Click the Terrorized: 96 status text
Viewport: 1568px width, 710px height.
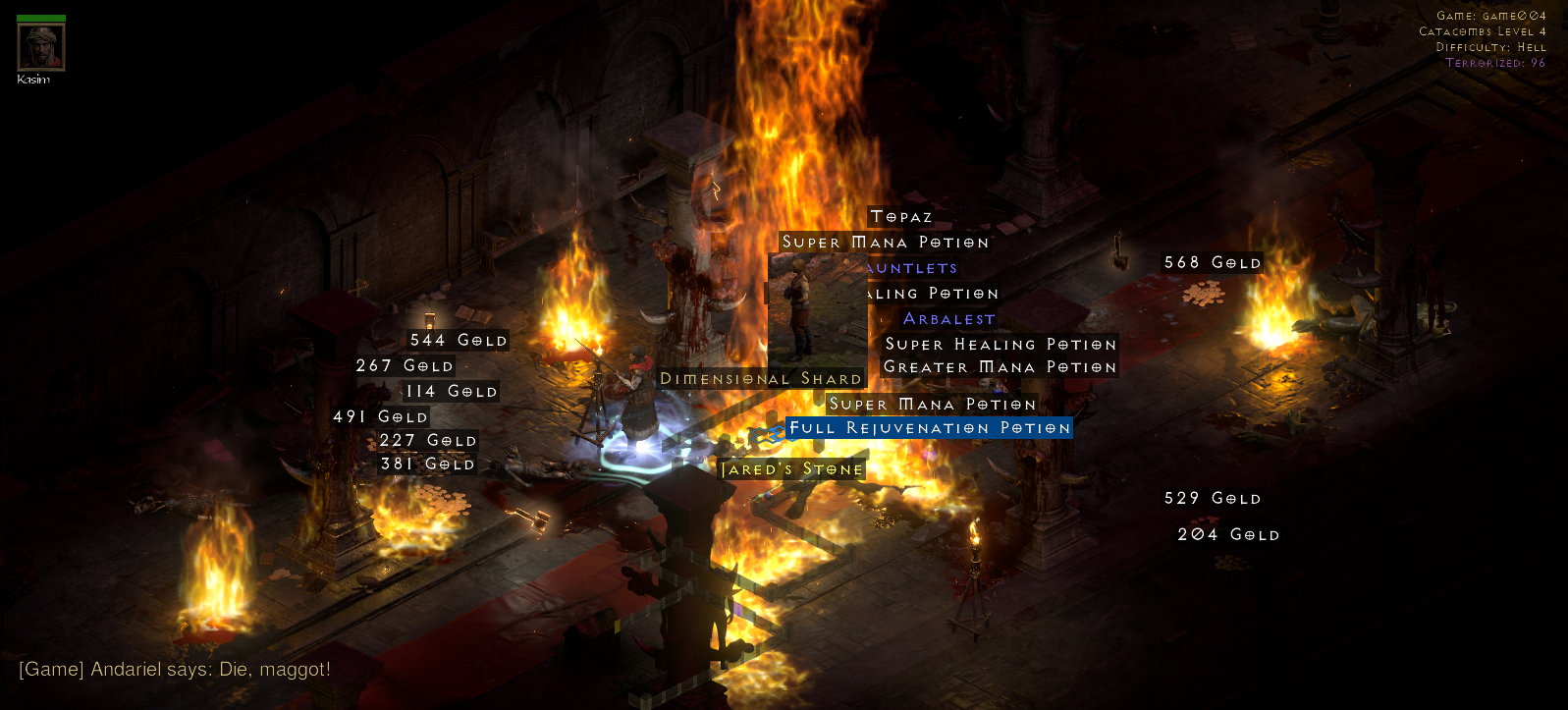click(x=1493, y=61)
